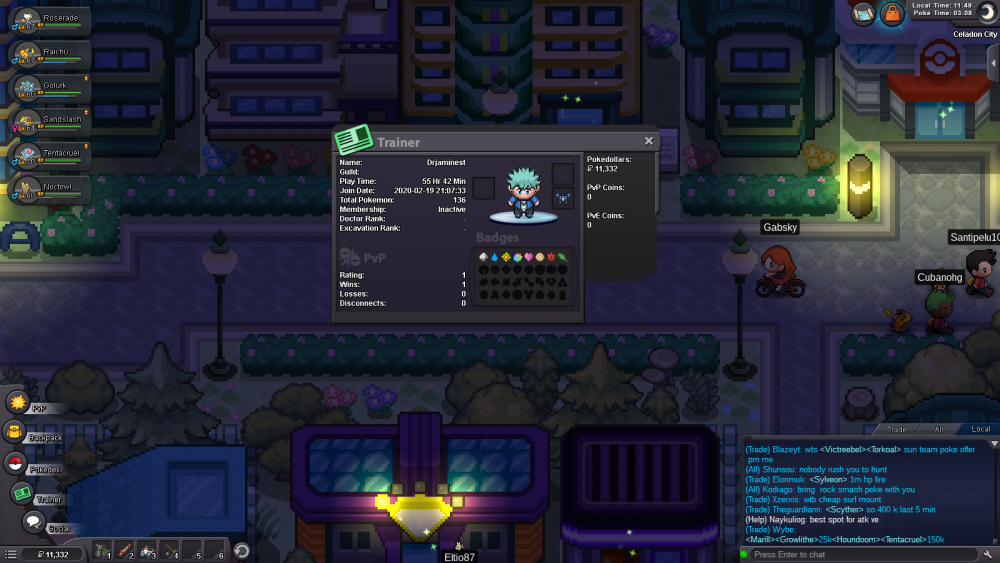
Task: Close the Trainer window
Action: [x=648, y=141]
